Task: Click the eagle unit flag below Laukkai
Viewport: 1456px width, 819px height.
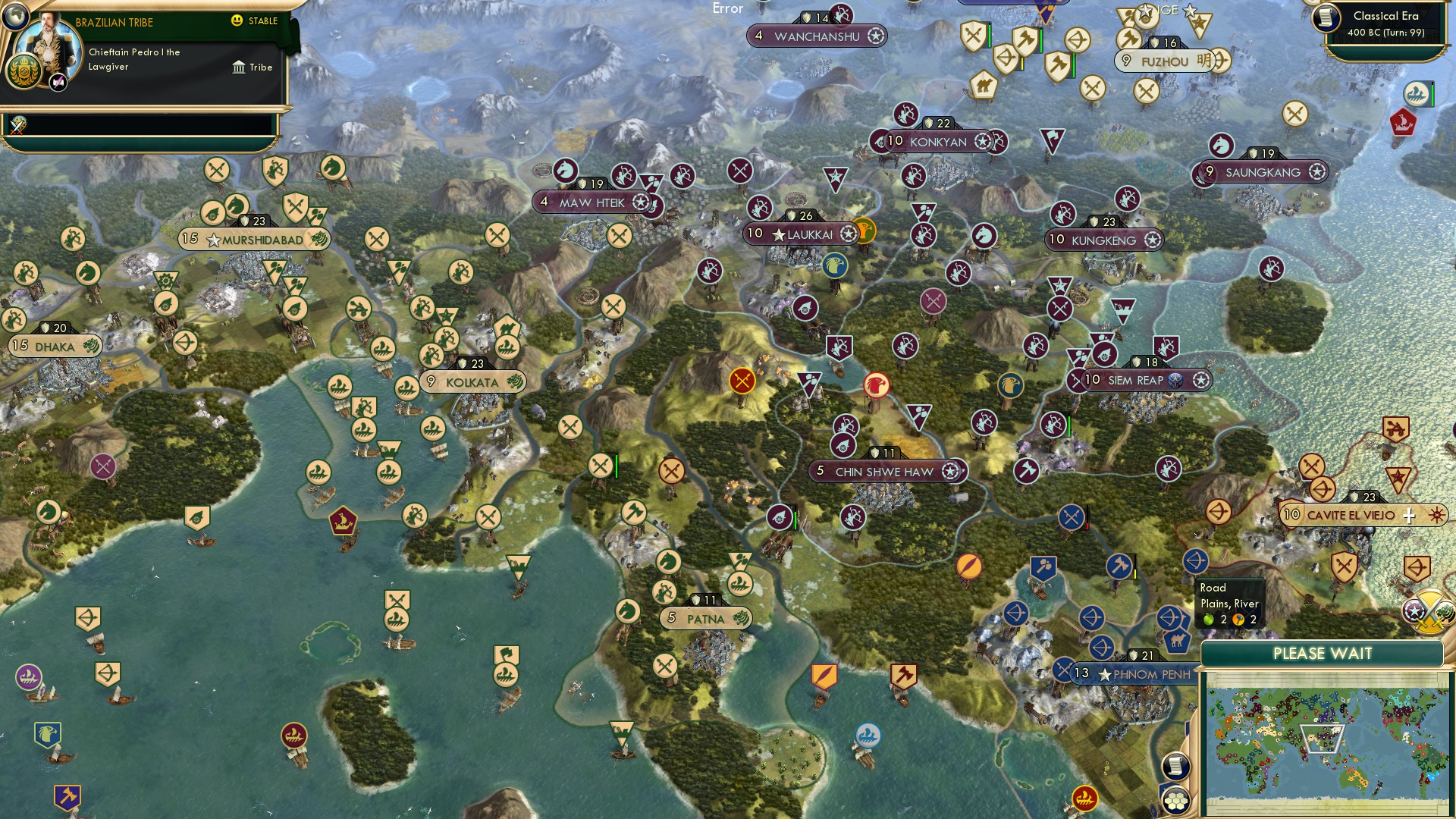Action: 834,265
